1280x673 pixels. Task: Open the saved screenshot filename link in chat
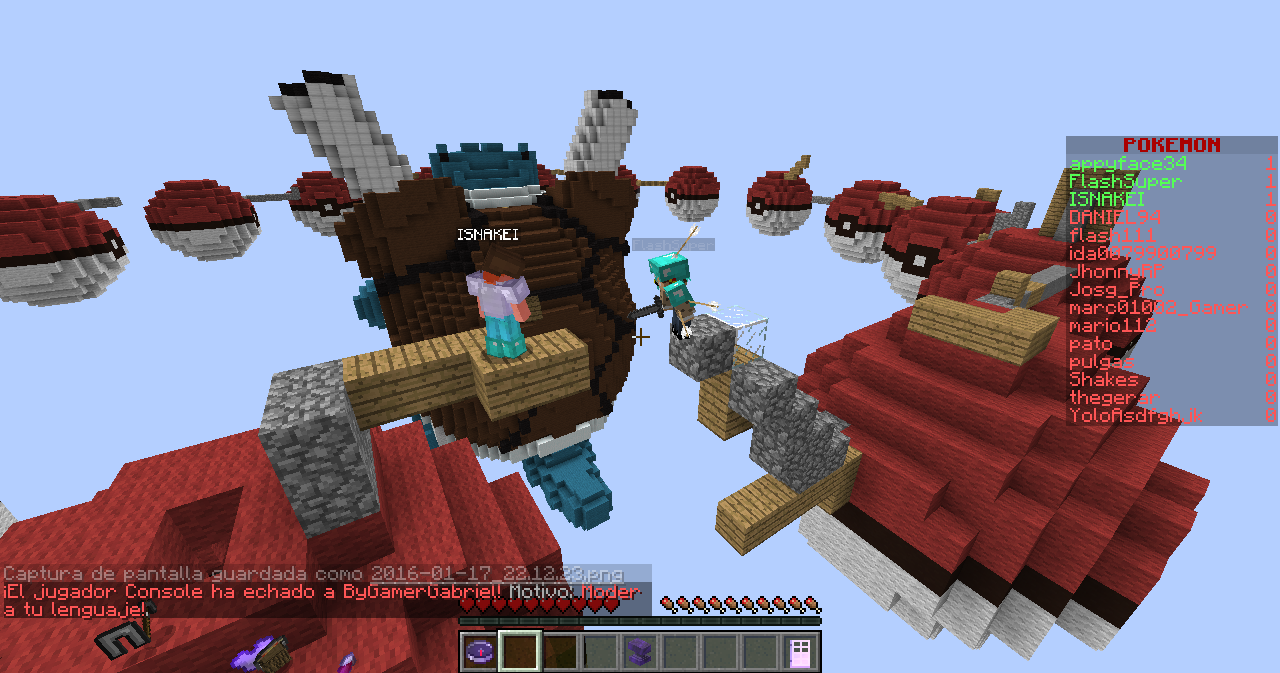pyautogui.click(x=496, y=574)
